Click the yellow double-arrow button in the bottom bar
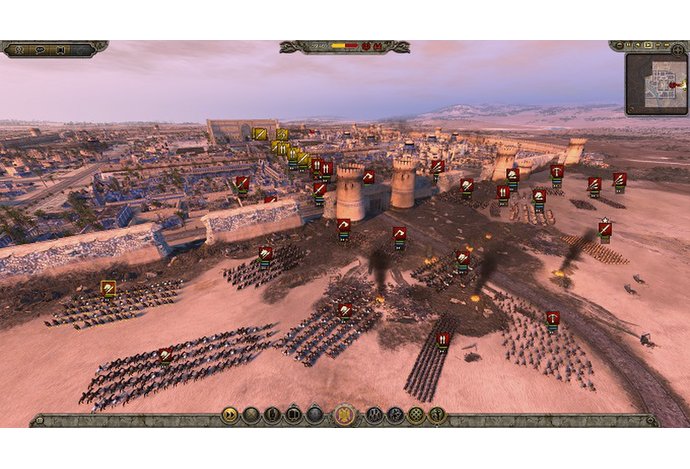 (230, 415)
